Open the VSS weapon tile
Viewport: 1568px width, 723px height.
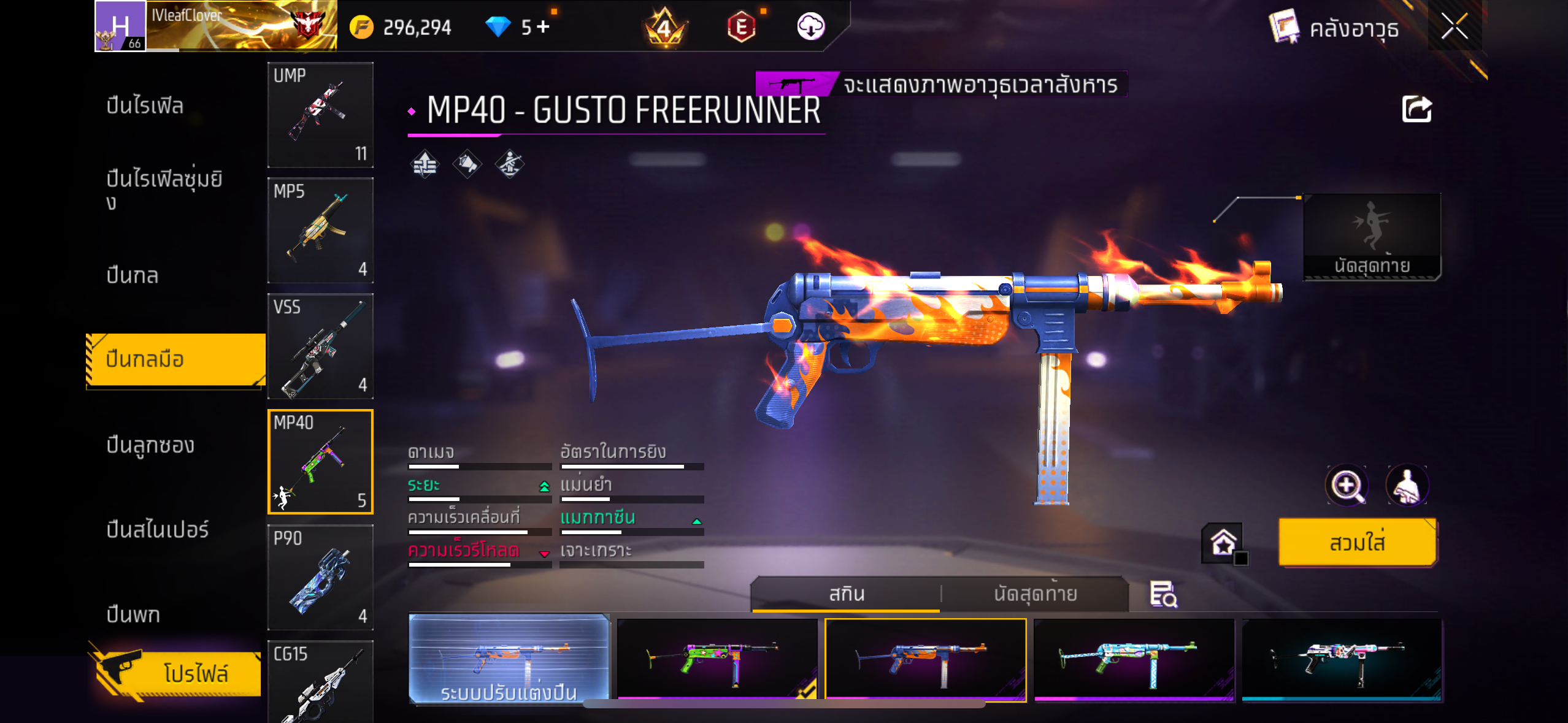coord(320,346)
